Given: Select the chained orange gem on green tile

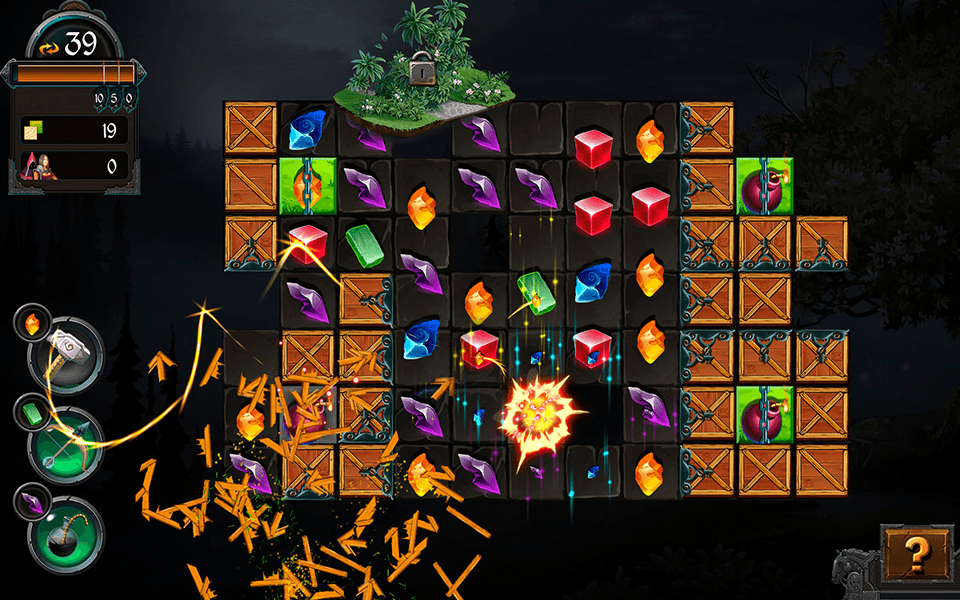Looking at the screenshot, I should click(309, 184).
